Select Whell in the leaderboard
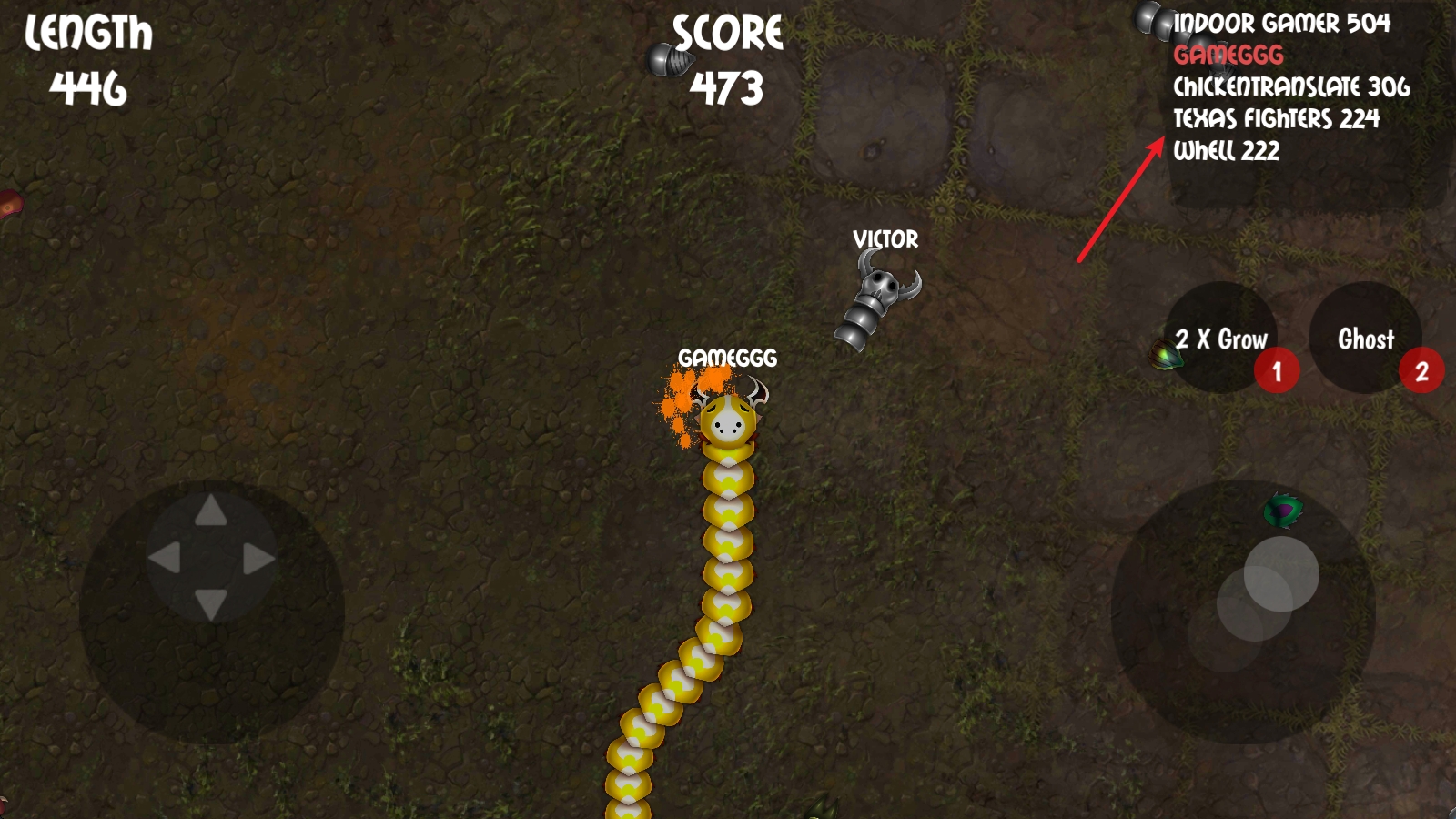Viewport: 1456px width, 819px height. (x=1226, y=151)
